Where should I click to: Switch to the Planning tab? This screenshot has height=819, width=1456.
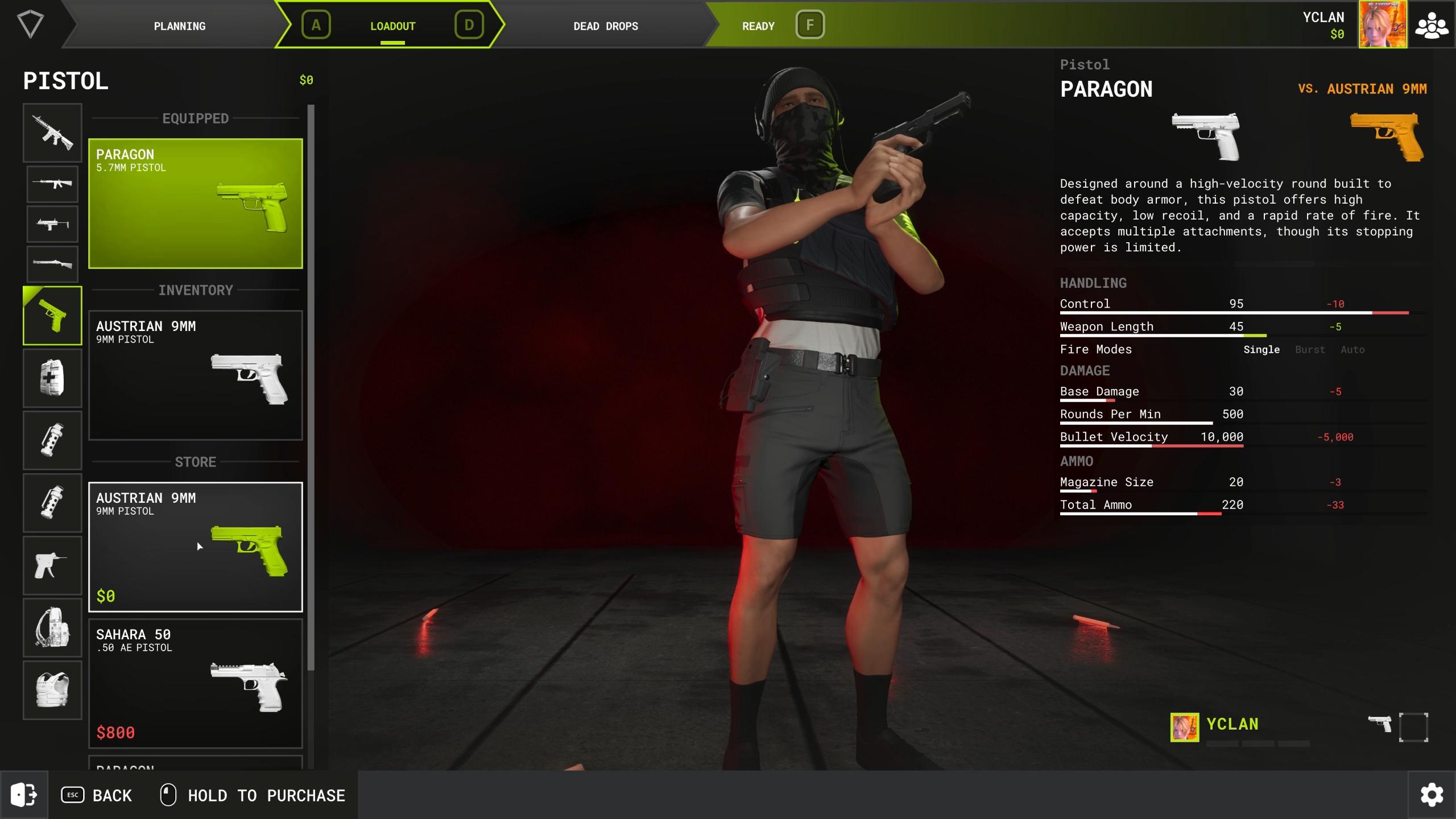click(179, 26)
